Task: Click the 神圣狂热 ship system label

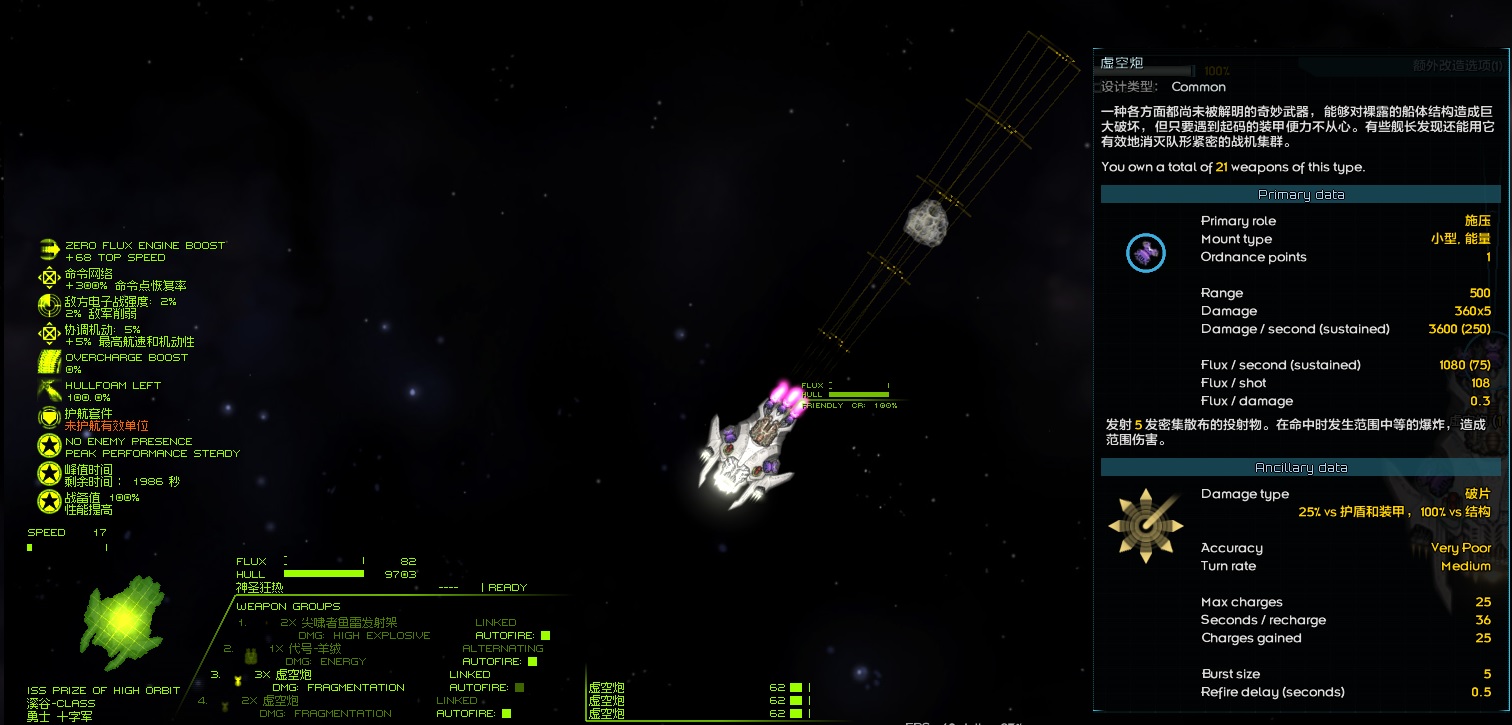Action: pyautogui.click(x=258, y=587)
